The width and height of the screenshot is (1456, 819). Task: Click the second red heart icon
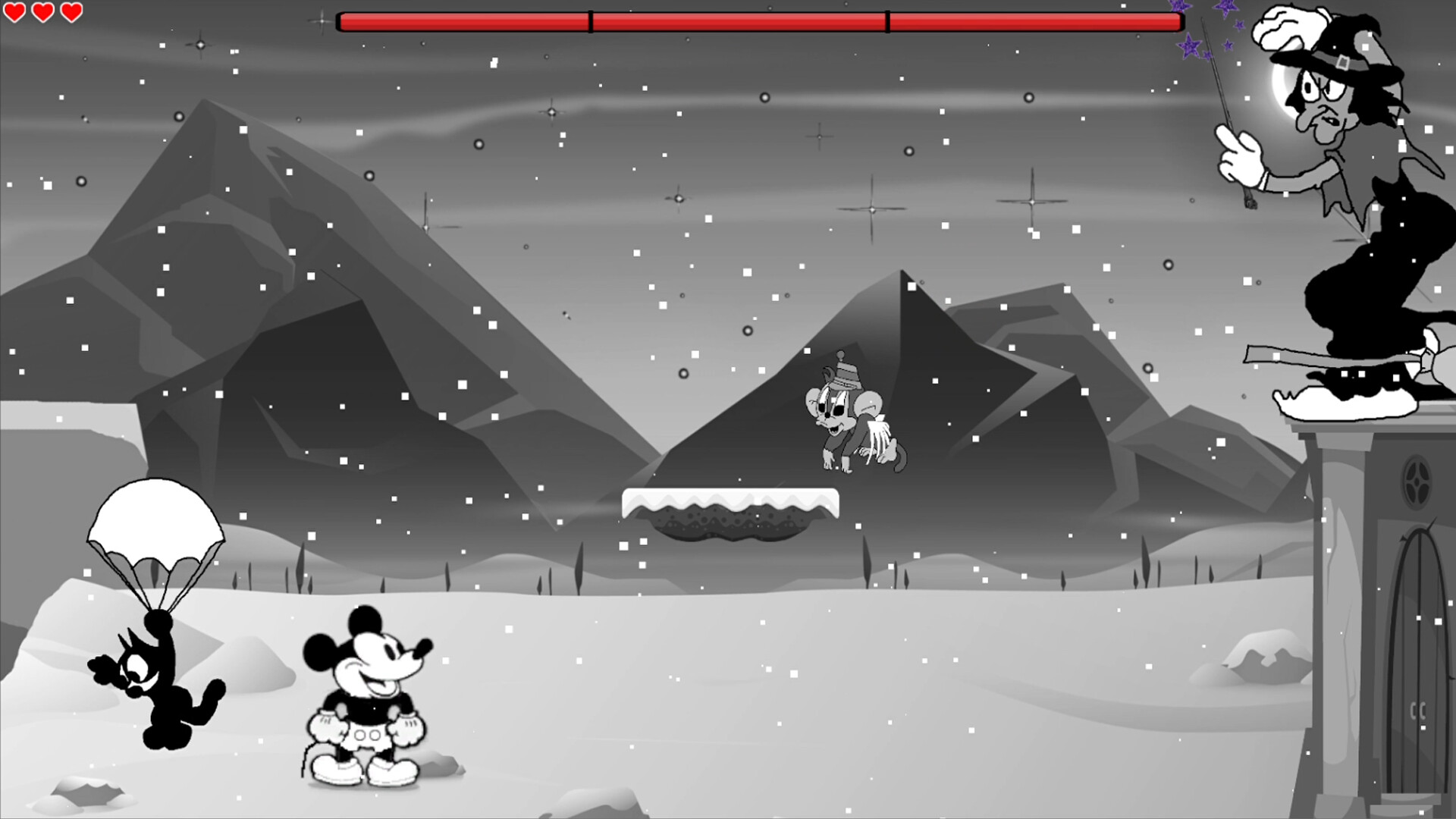[x=44, y=12]
